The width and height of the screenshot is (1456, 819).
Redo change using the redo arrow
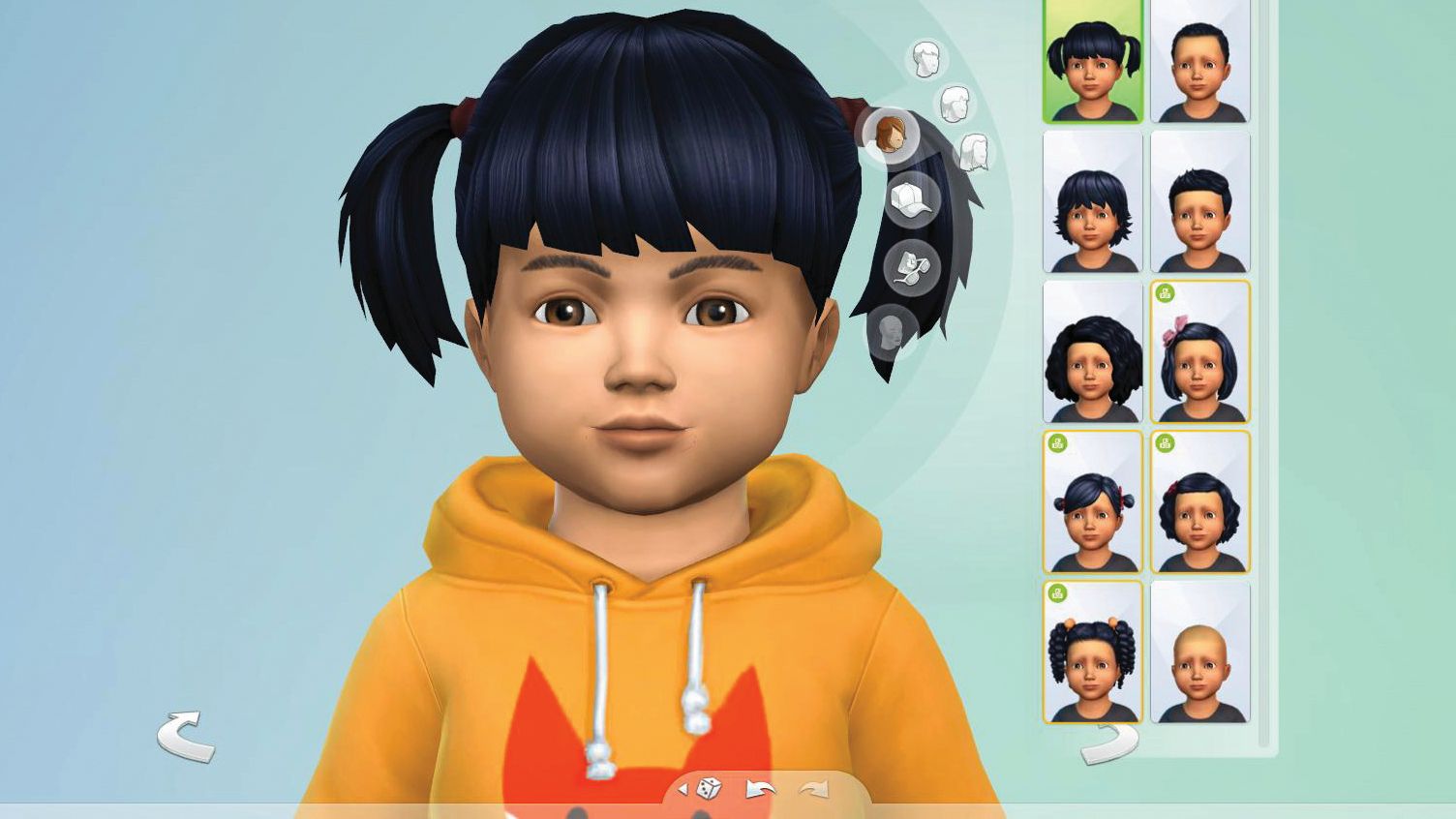(814, 788)
